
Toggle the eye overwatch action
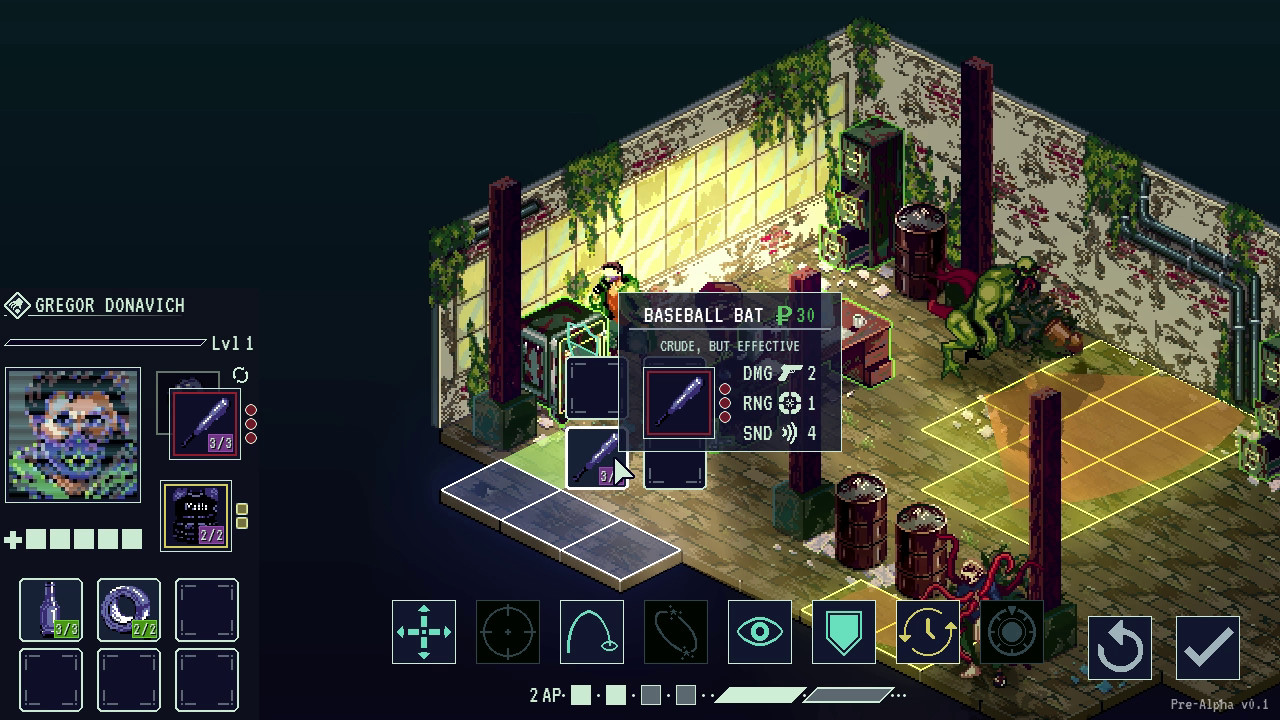pos(760,632)
